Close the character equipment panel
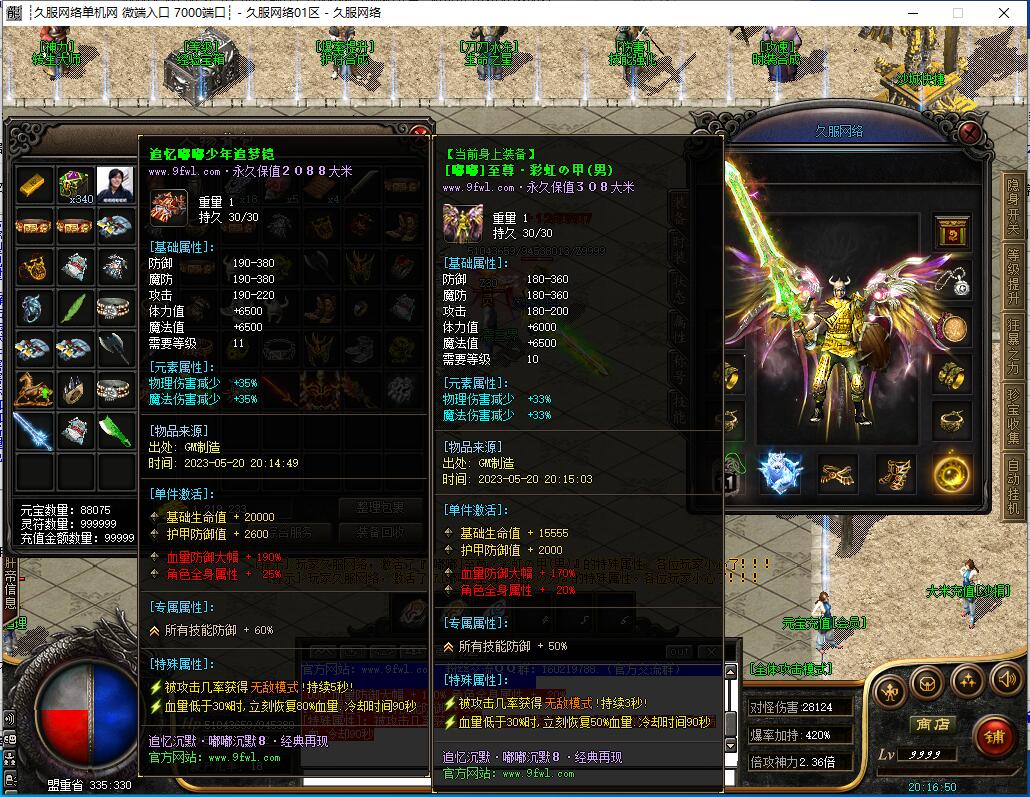The width and height of the screenshot is (1030, 797). coord(969,133)
